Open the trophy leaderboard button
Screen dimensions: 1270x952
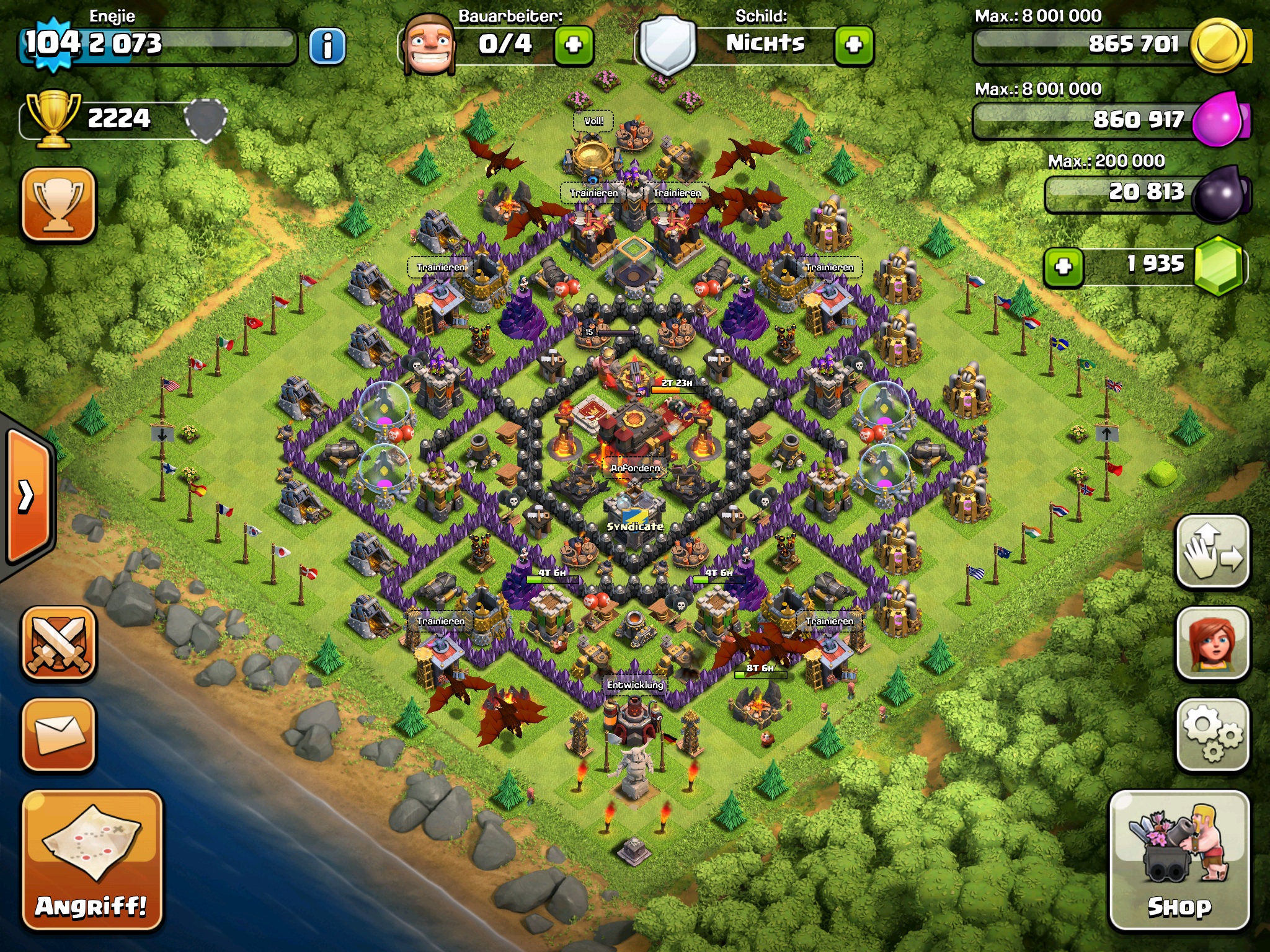point(59,204)
